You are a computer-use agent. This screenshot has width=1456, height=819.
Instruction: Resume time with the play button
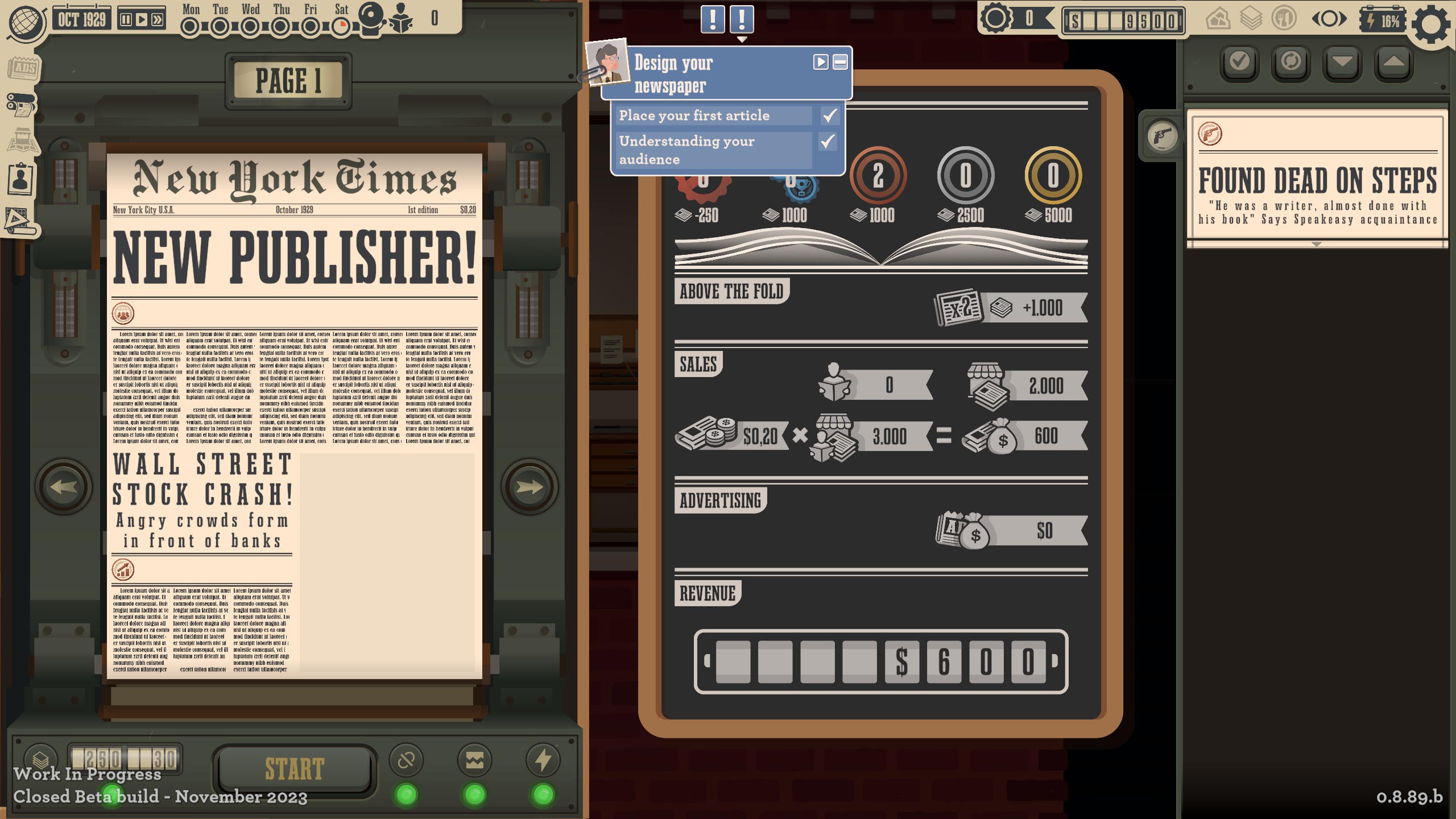[142, 20]
